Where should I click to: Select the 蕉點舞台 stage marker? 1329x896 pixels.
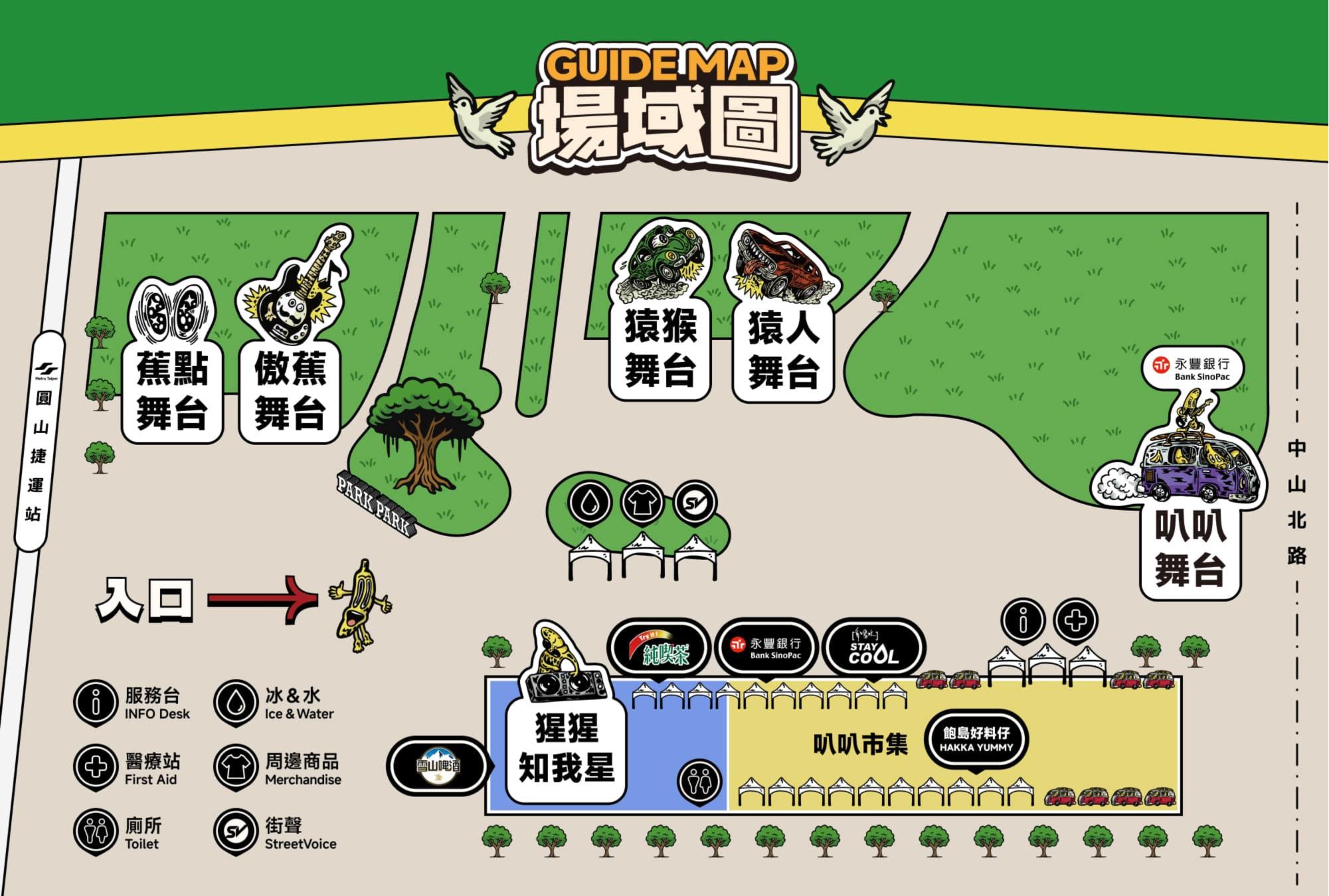(x=172, y=391)
